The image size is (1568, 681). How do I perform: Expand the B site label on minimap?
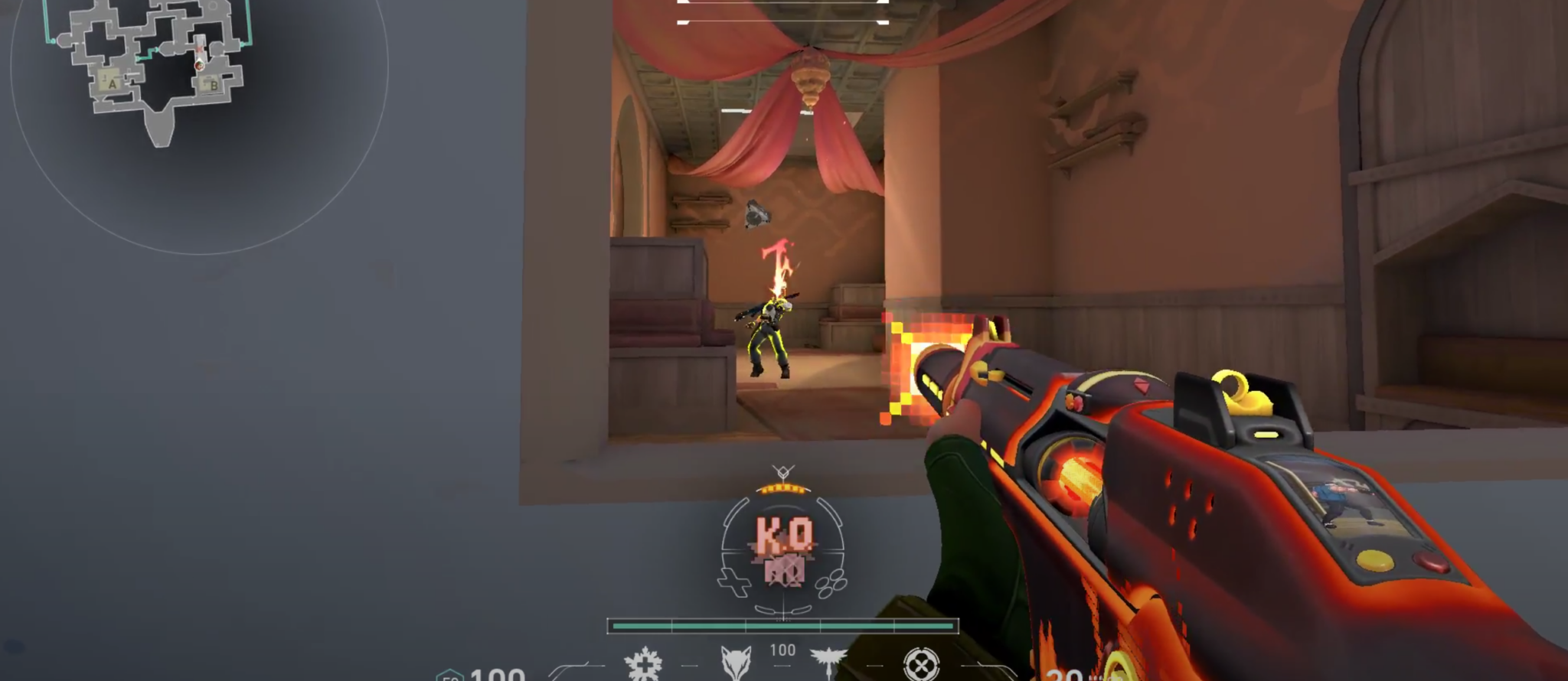(x=214, y=84)
